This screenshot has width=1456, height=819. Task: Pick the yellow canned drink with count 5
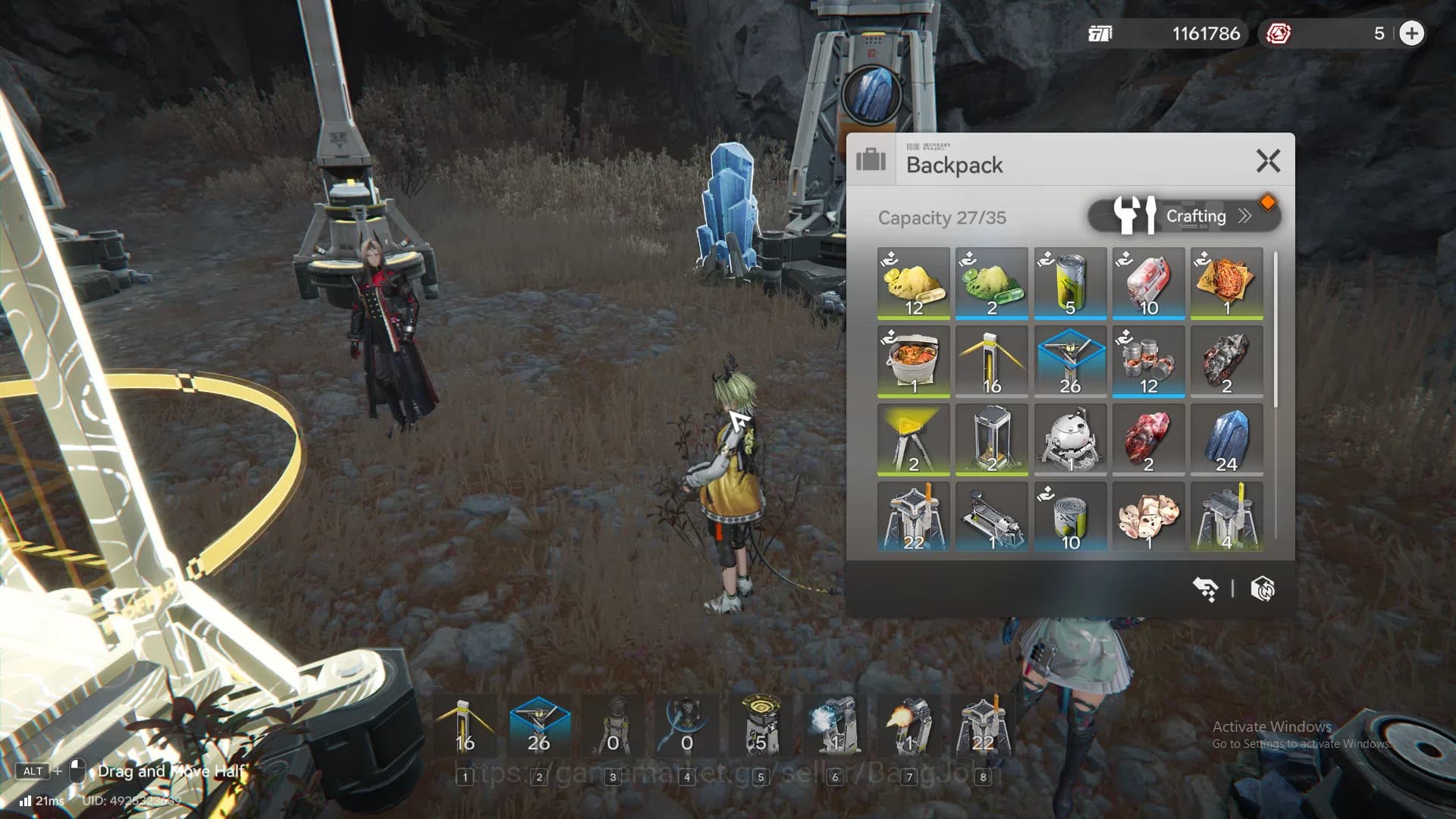[1070, 283]
